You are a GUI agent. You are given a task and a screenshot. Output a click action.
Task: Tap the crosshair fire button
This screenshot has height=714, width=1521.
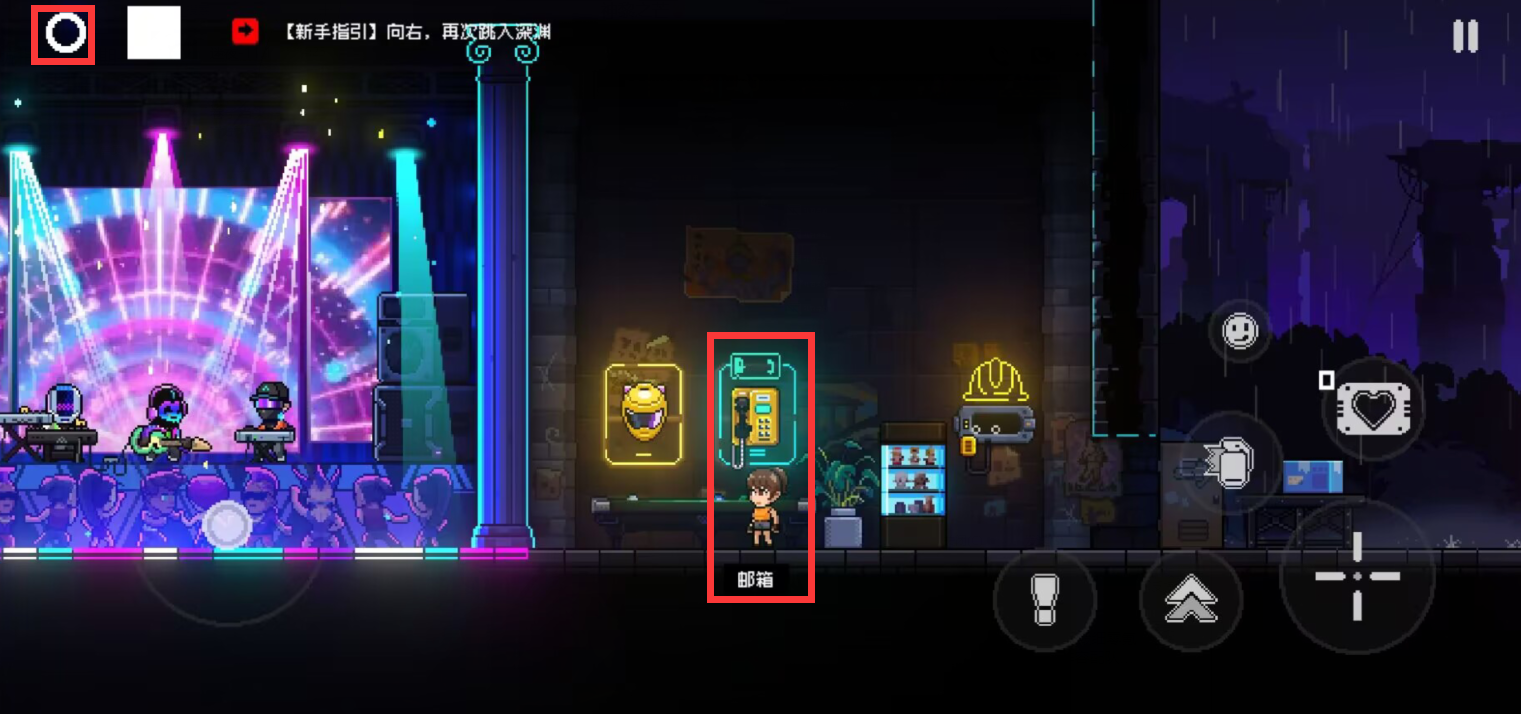coord(1357,577)
